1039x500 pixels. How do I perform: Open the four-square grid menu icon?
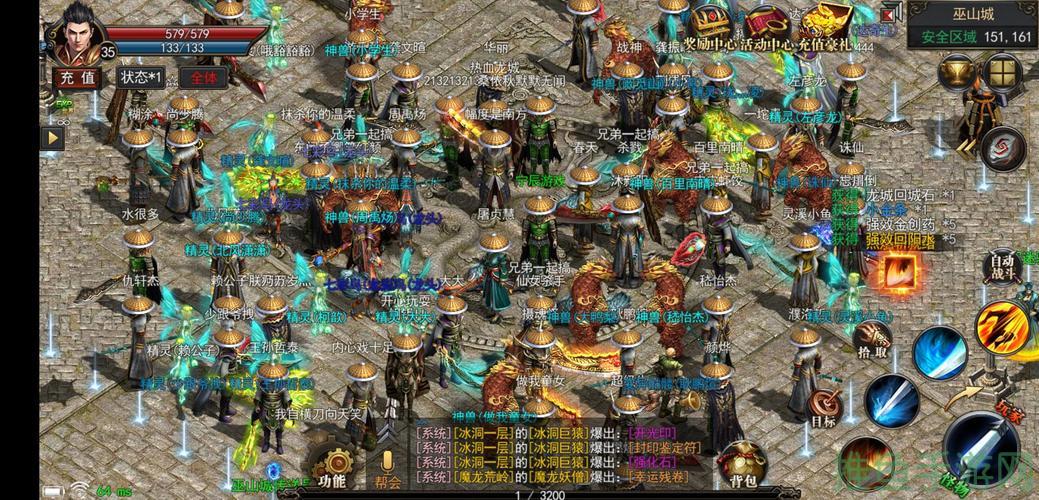(1001, 72)
